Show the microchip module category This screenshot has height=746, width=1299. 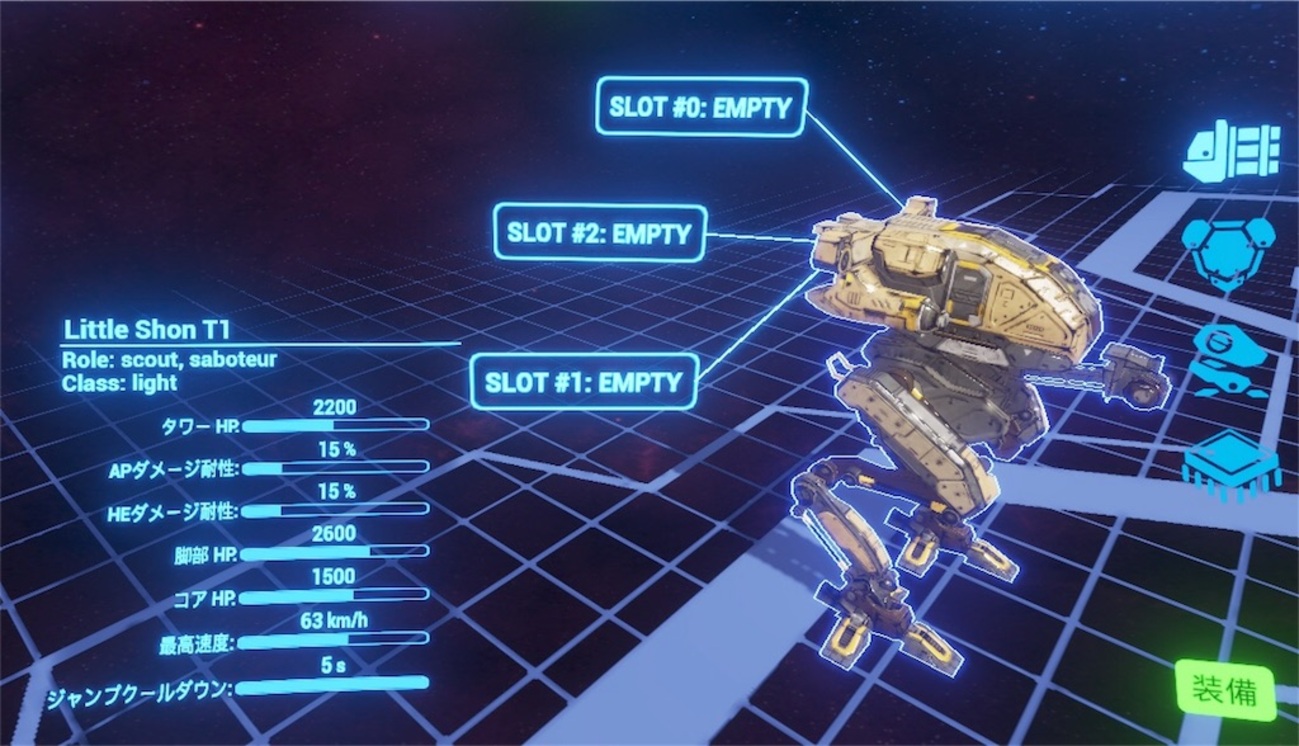coord(1230,462)
